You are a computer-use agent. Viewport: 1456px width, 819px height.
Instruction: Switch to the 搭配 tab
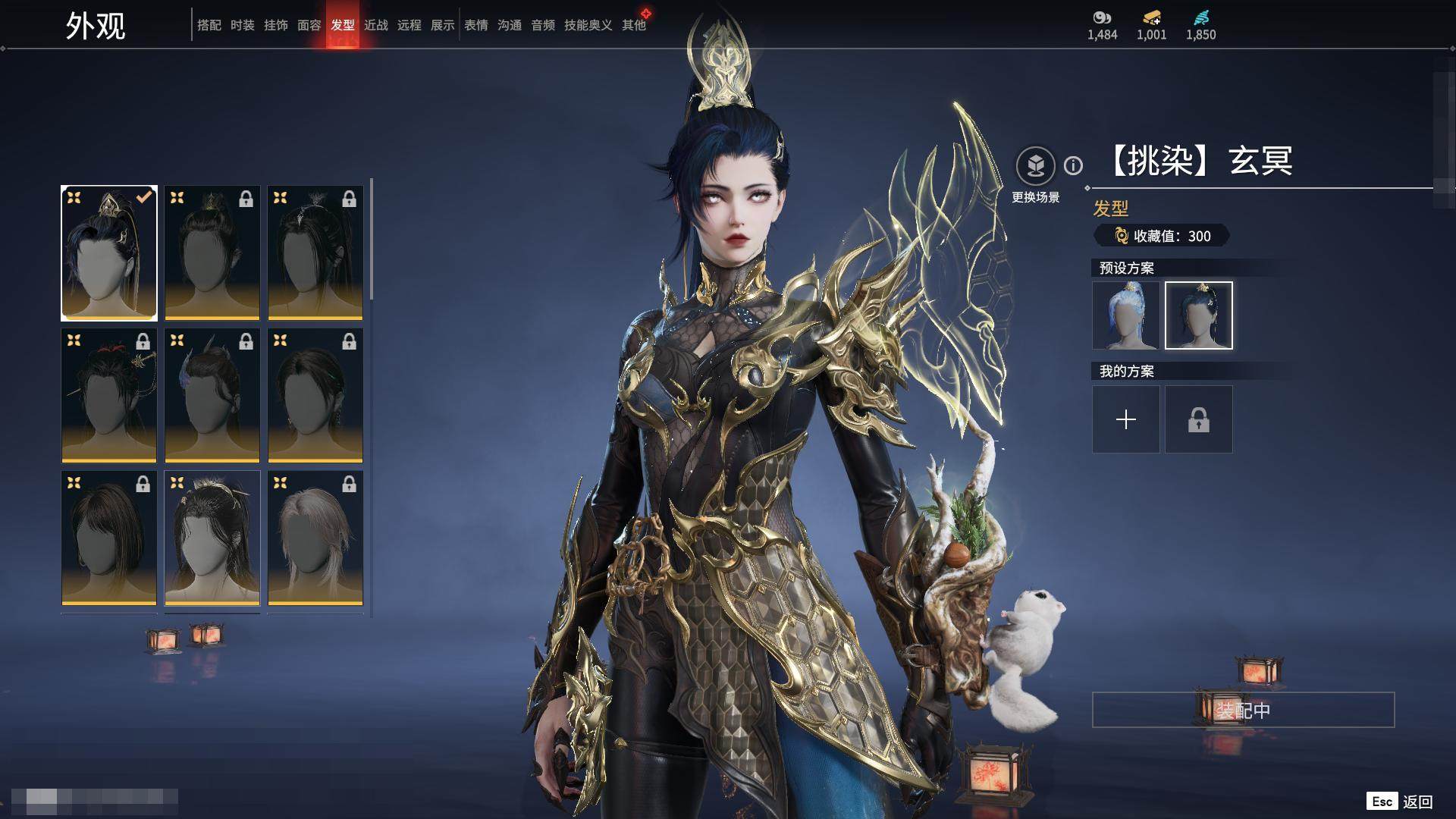[209, 25]
